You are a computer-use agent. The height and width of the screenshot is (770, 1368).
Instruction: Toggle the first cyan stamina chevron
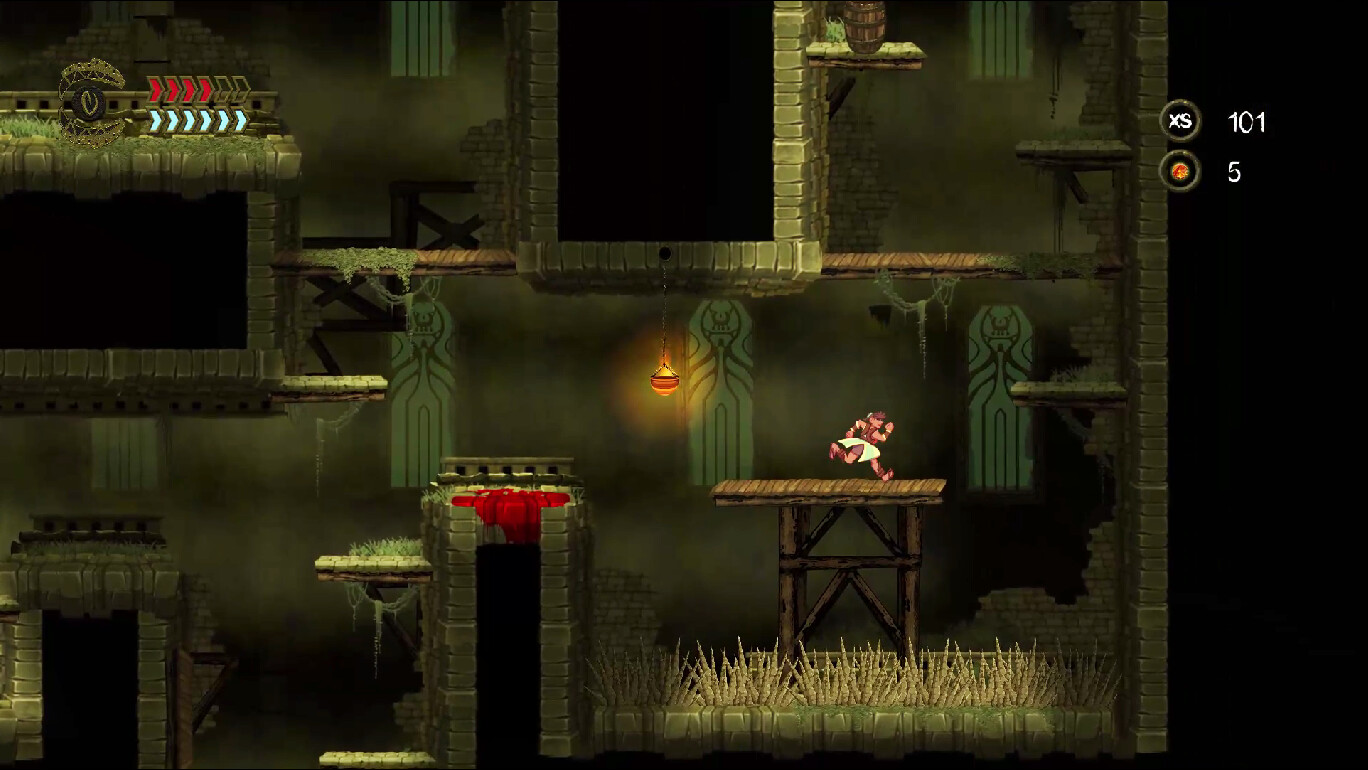pos(154,120)
